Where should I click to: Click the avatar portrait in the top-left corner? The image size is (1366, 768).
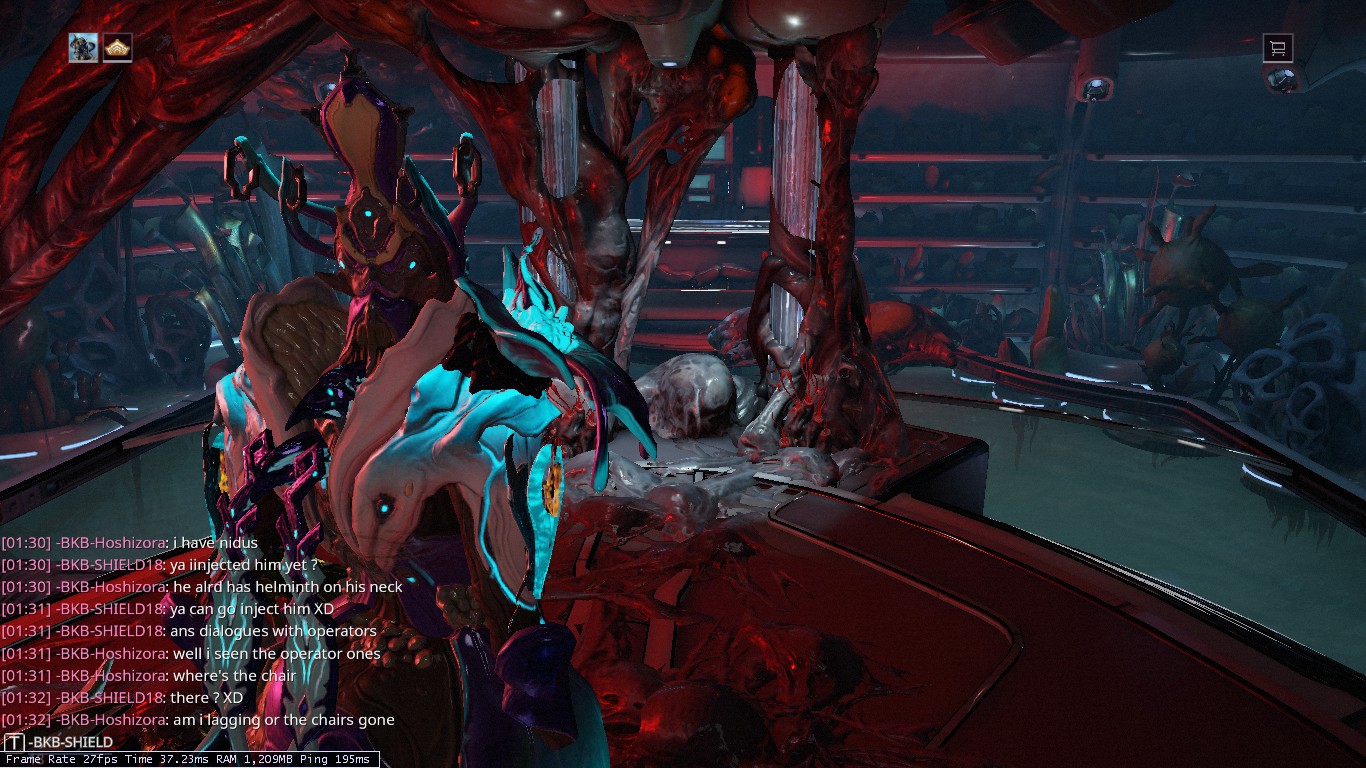coord(83,48)
